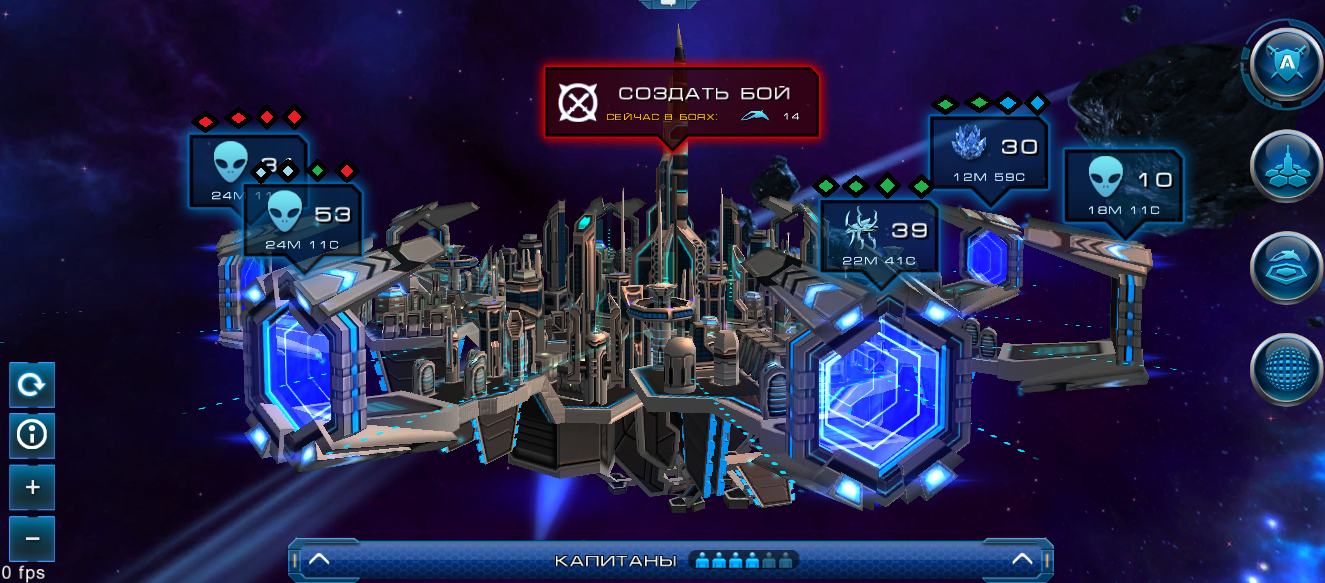
Task: Open the crystal mission tag showing 30
Action: click(988, 154)
